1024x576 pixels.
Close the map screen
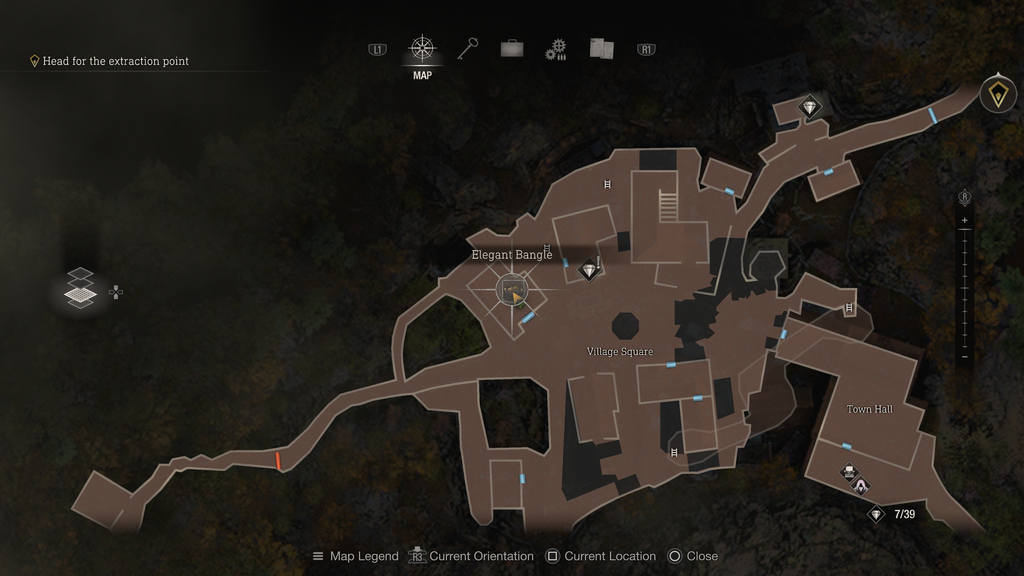click(x=692, y=556)
